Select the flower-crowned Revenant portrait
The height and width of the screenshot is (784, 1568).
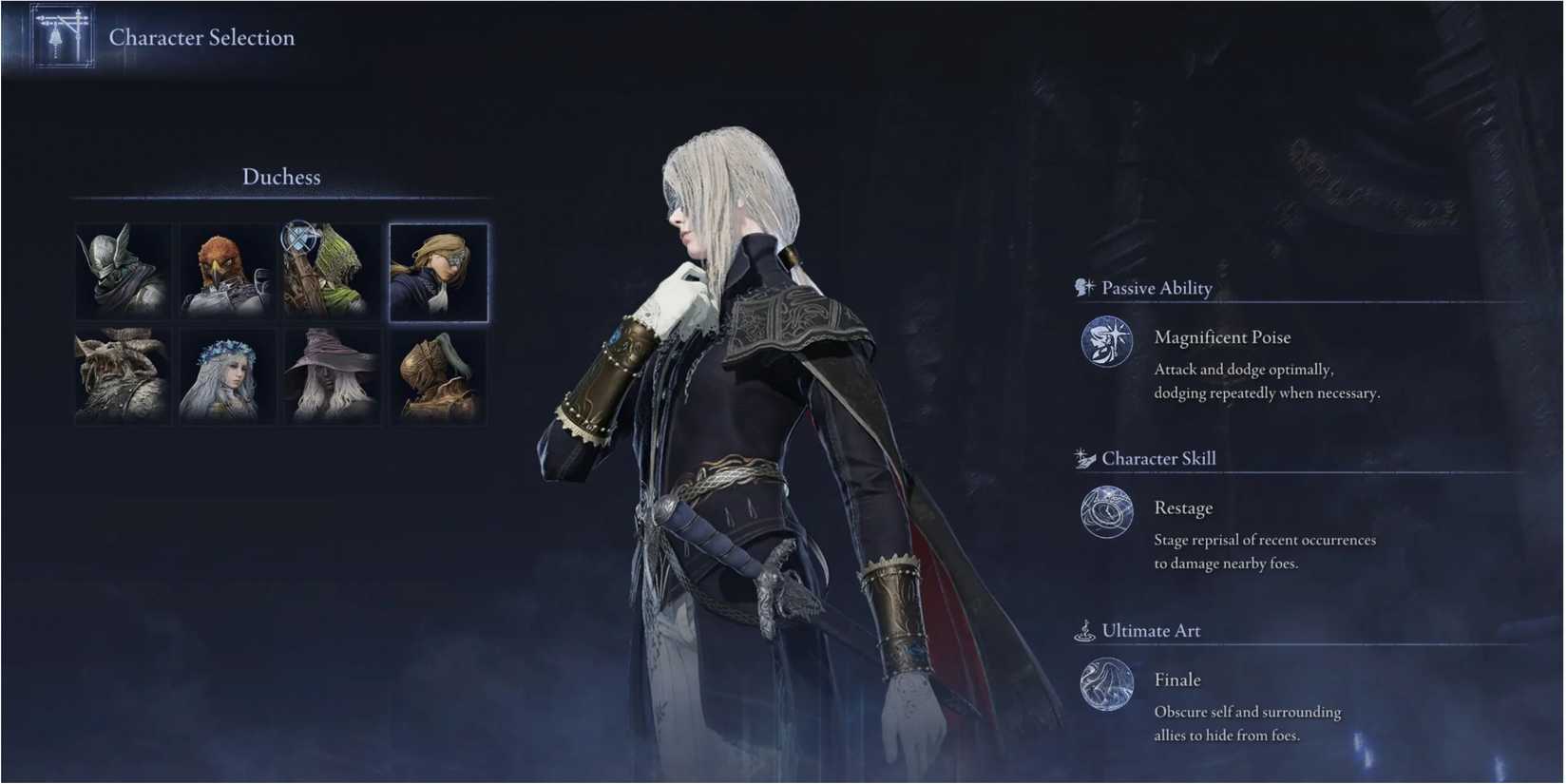click(227, 376)
